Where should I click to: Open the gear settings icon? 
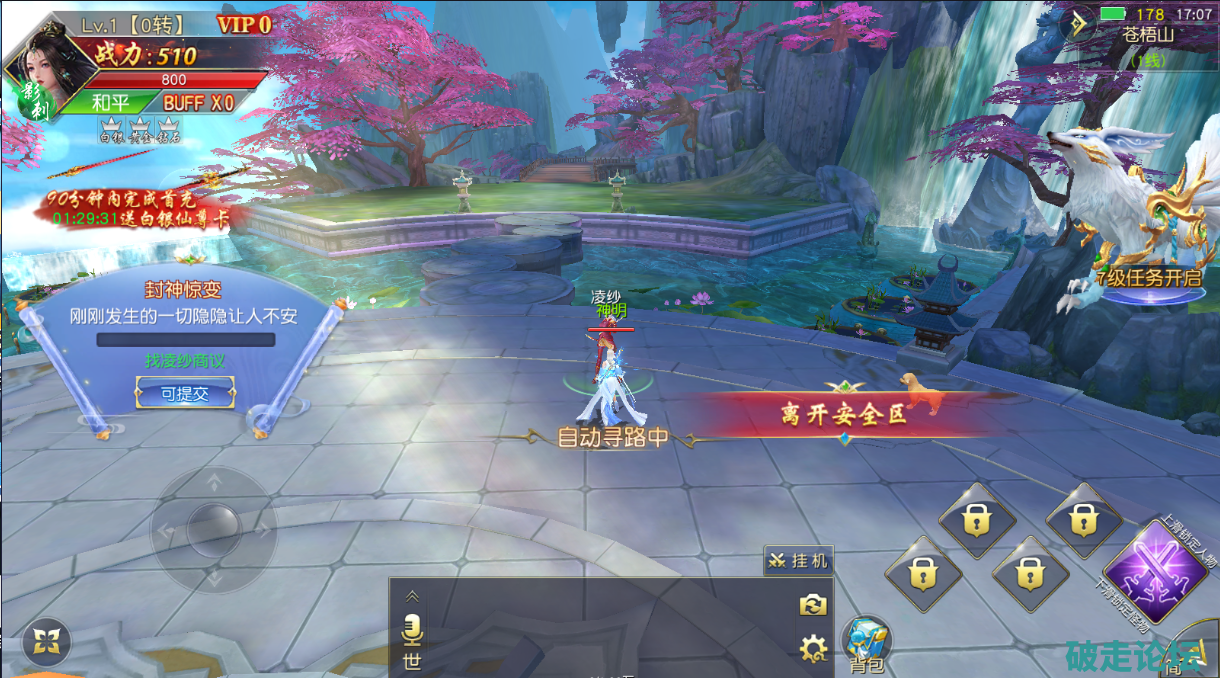(x=812, y=649)
